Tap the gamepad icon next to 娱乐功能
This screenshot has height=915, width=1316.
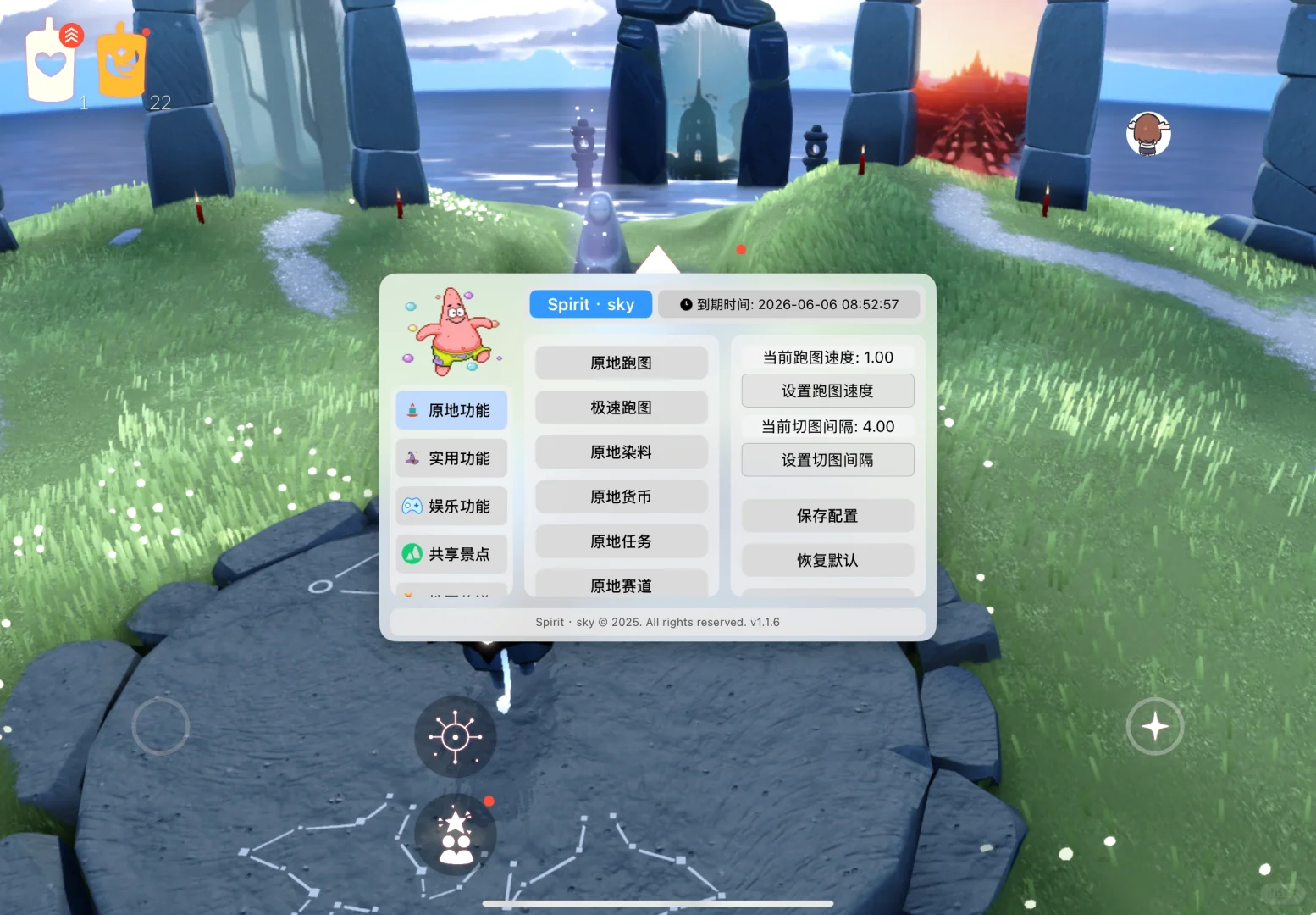[x=412, y=506]
